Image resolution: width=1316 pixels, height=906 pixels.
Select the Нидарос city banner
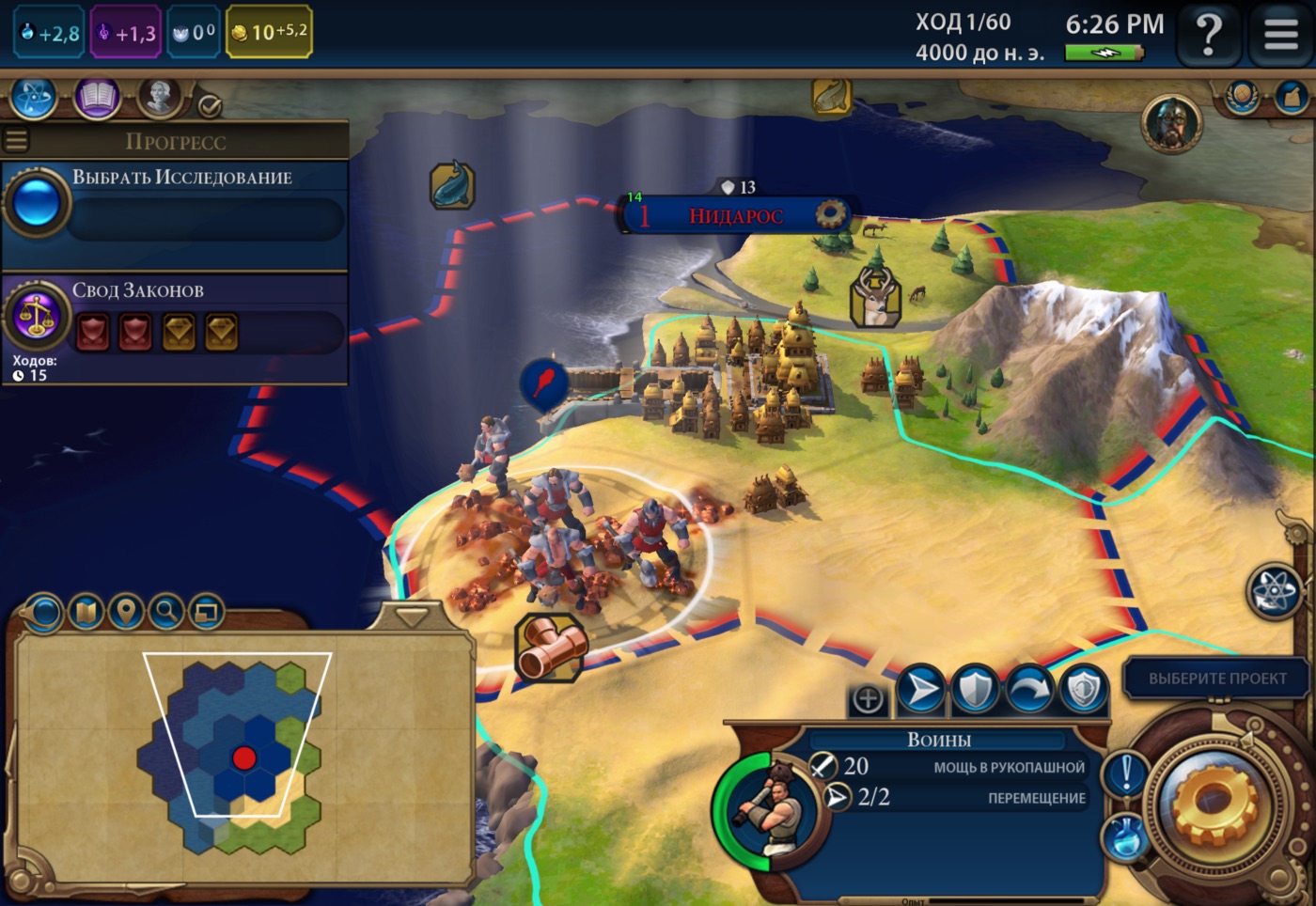pos(736,215)
